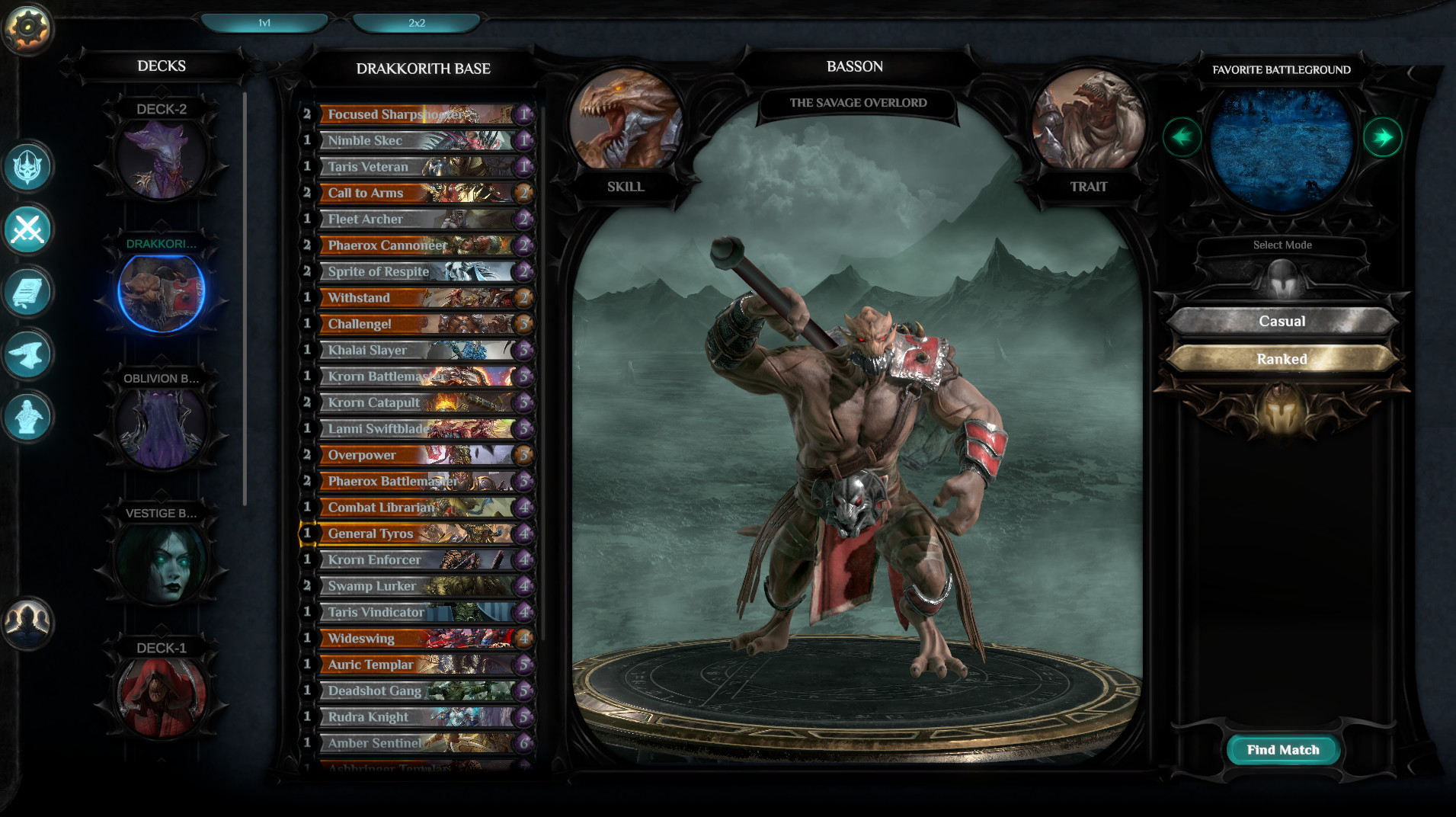Viewport: 1456px width, 817px height.
Task: Select the Call to Arms card
Action: point(418,193)
